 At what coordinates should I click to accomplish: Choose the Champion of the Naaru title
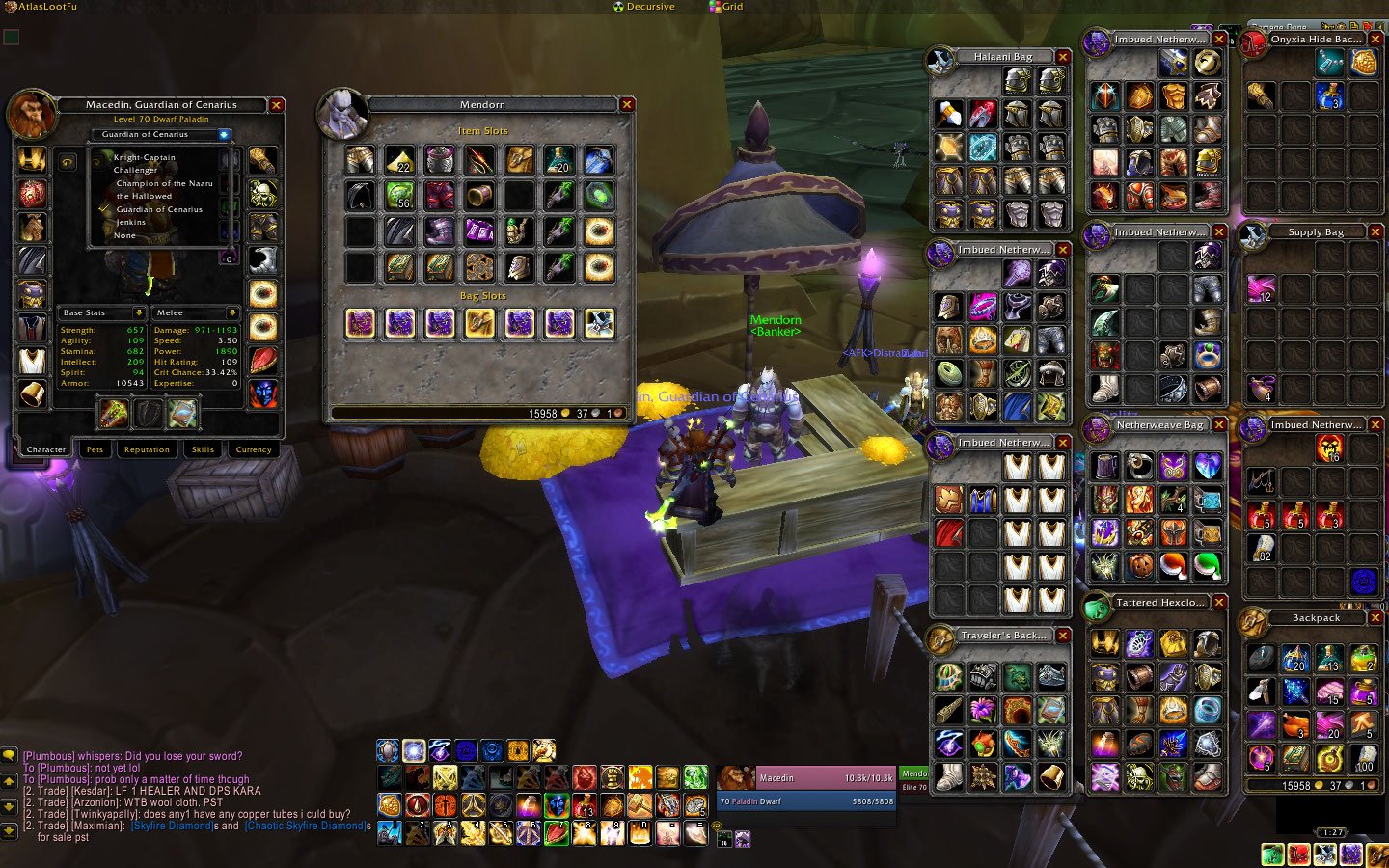(164, 183)
